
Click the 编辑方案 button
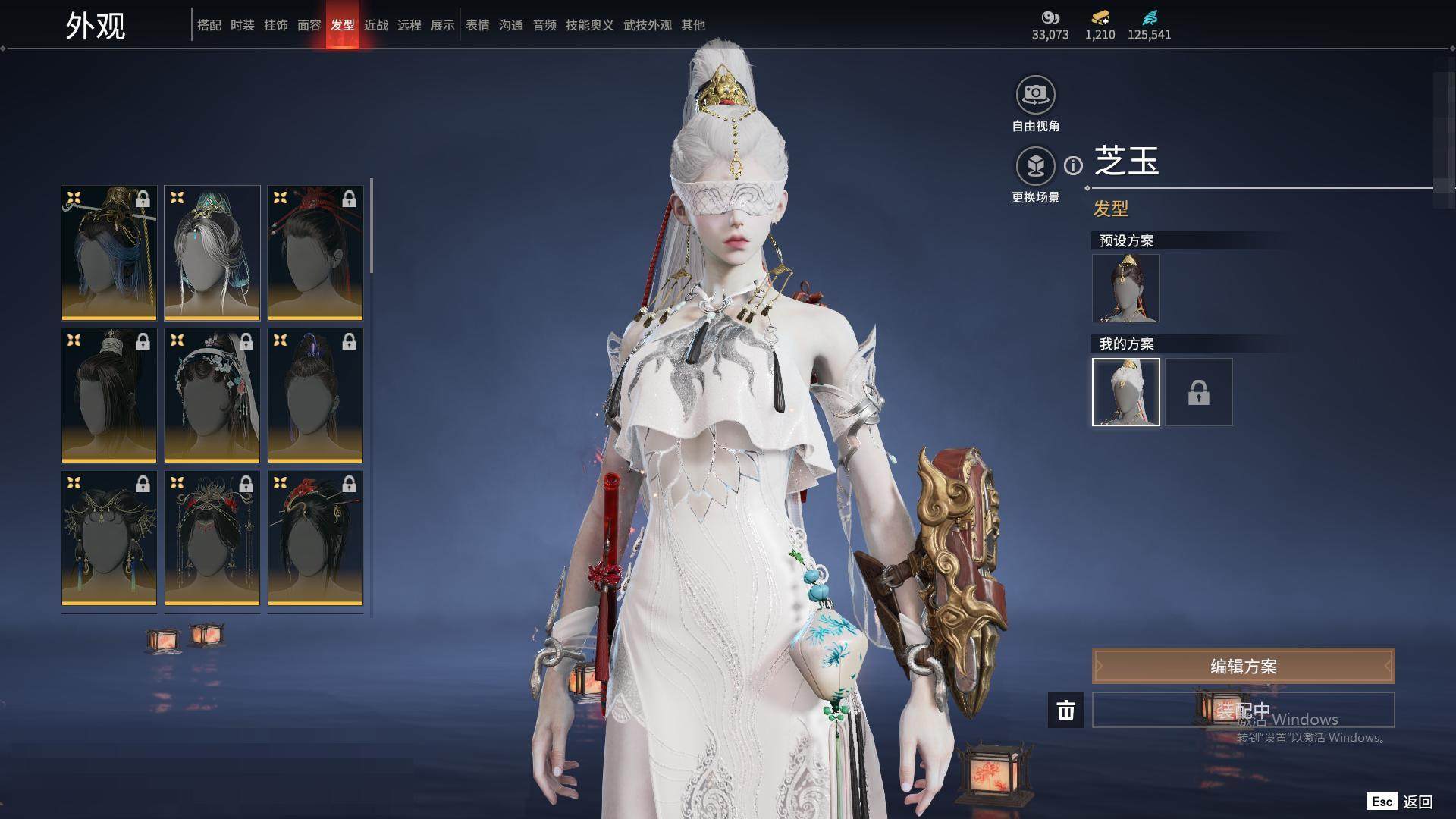click(1243, 667)
